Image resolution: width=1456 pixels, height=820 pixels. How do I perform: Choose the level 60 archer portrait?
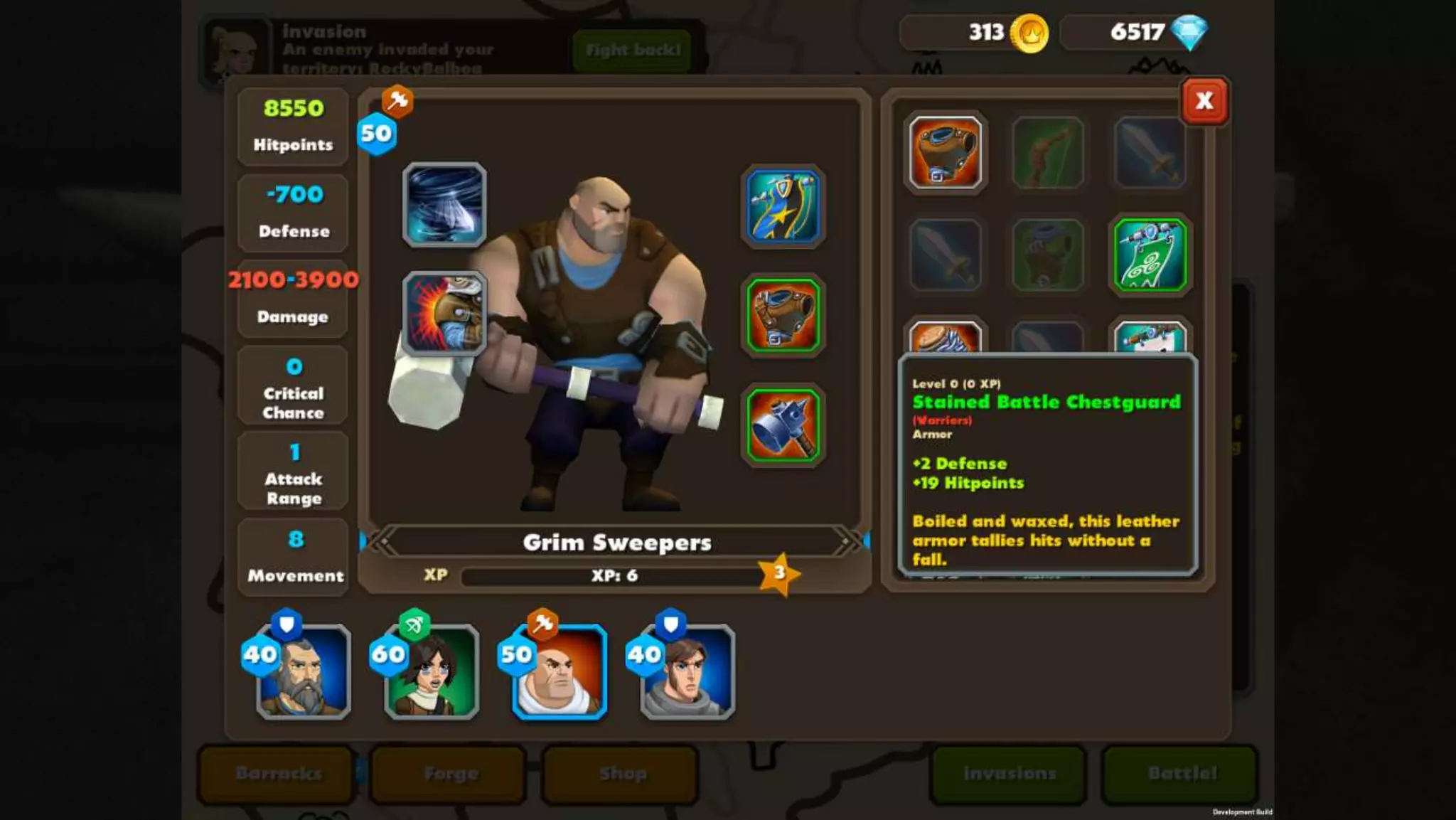point(430,671)
